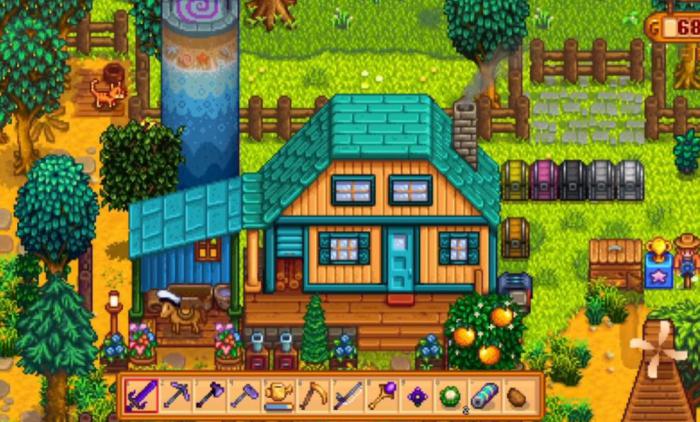Click the dark purple gem item
700x422 pixels.
pyautogui.click(x=416, y=396)
